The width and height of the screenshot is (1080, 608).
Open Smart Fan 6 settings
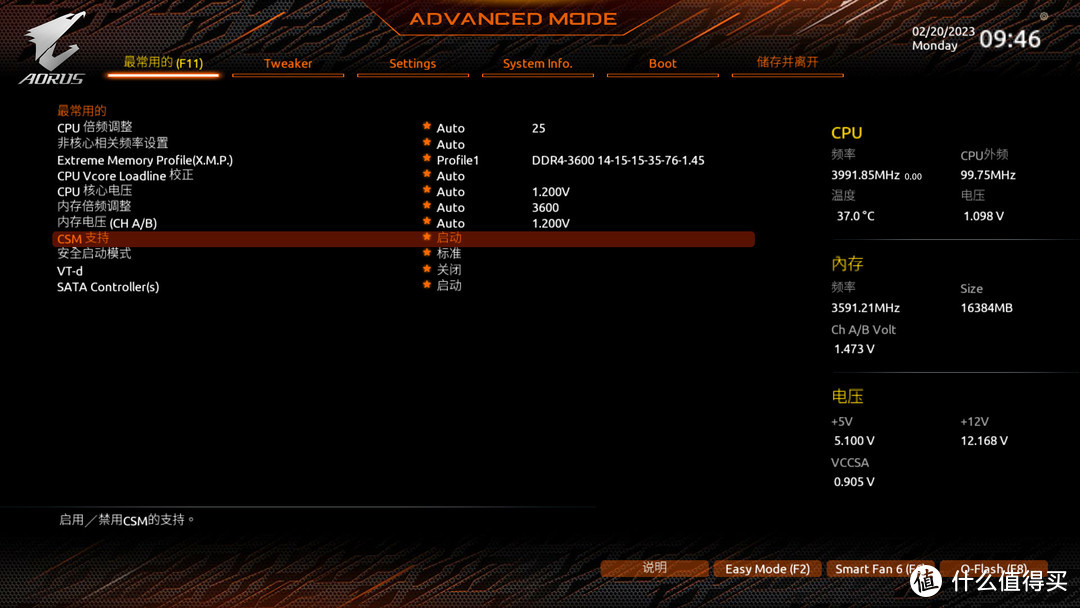pos(878,569)
